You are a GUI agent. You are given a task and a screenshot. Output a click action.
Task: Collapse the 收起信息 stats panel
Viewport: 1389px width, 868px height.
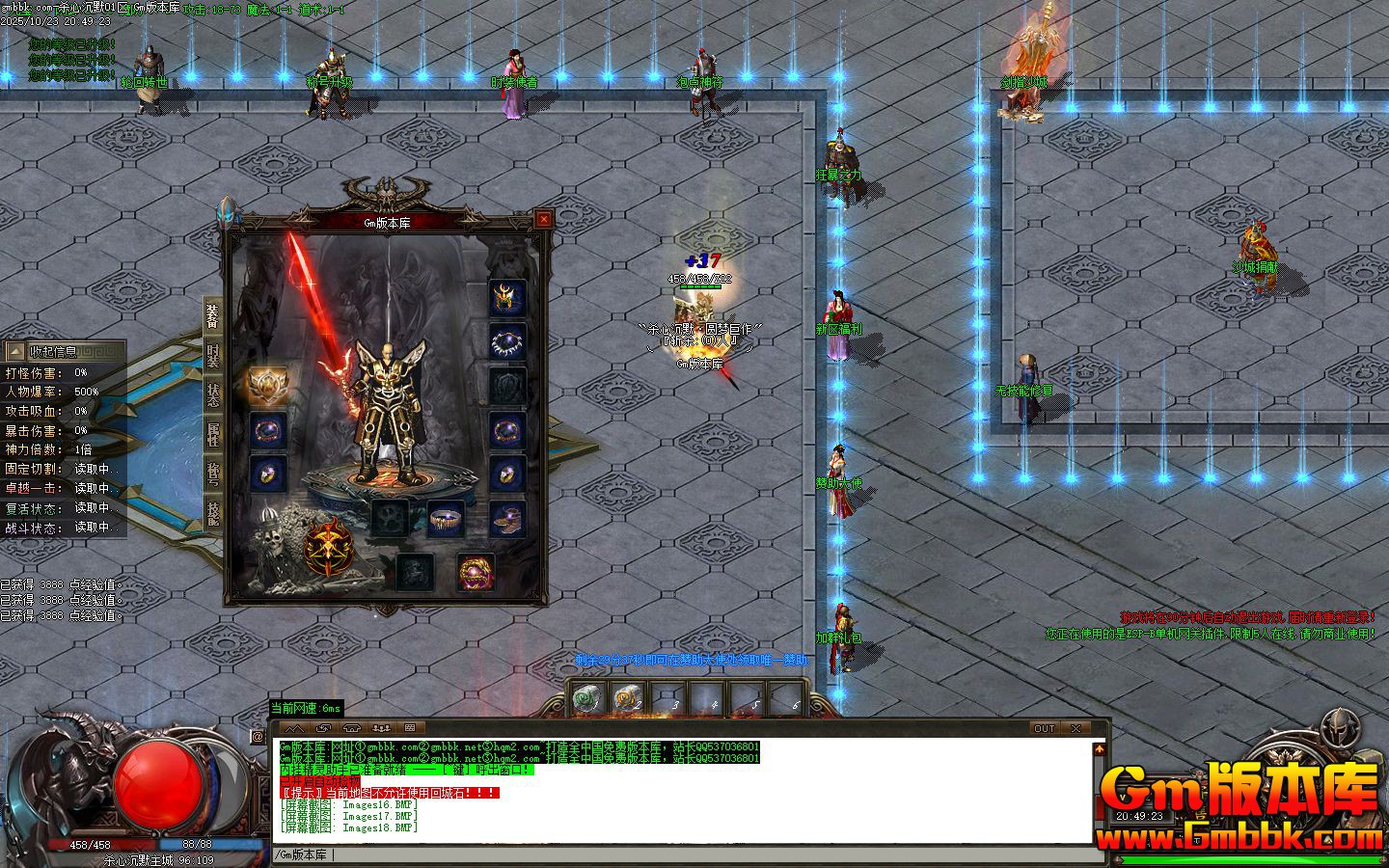tap(15, 352)
